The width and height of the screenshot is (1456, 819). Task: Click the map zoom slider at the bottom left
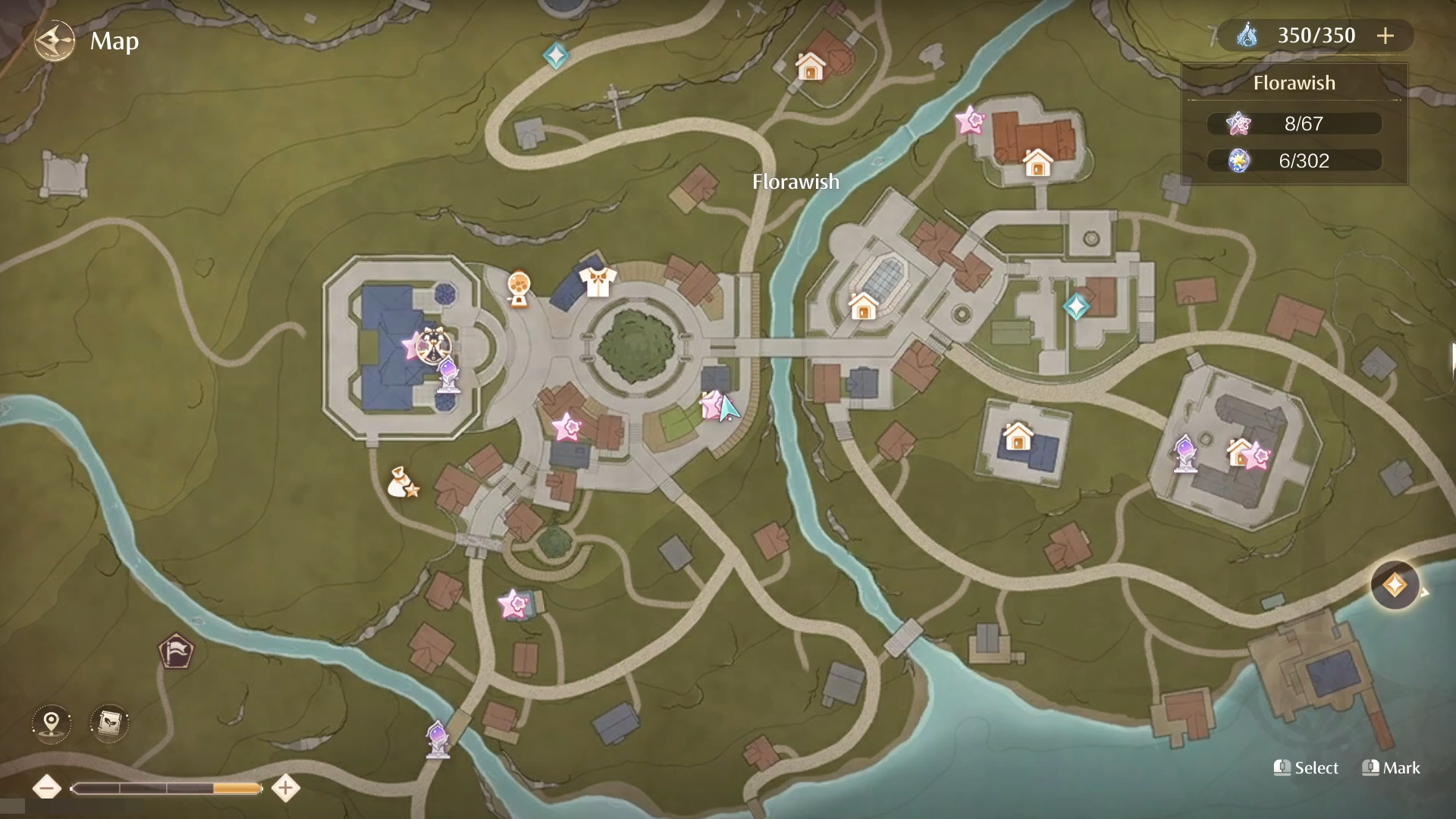[167, 789]
